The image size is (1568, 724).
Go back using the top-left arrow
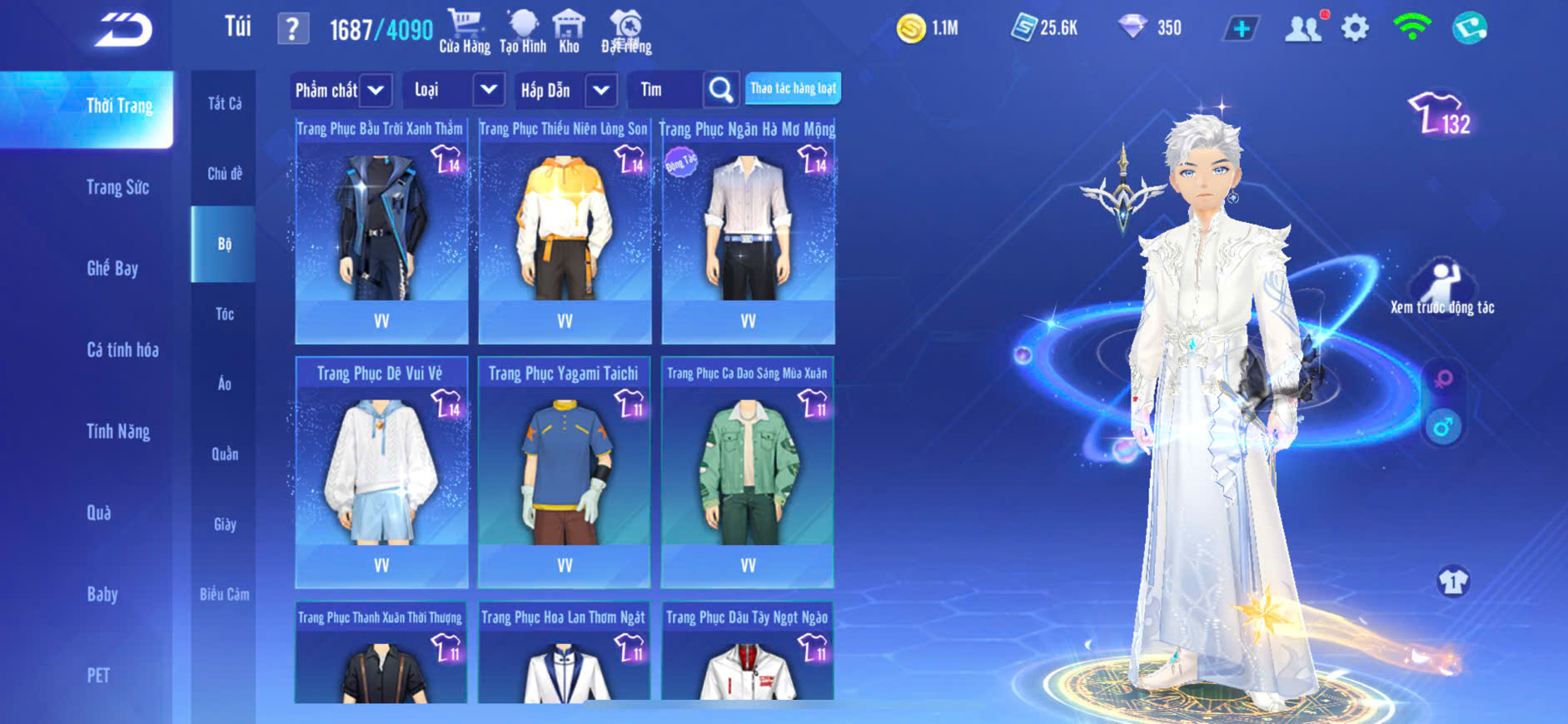point(123,30)
